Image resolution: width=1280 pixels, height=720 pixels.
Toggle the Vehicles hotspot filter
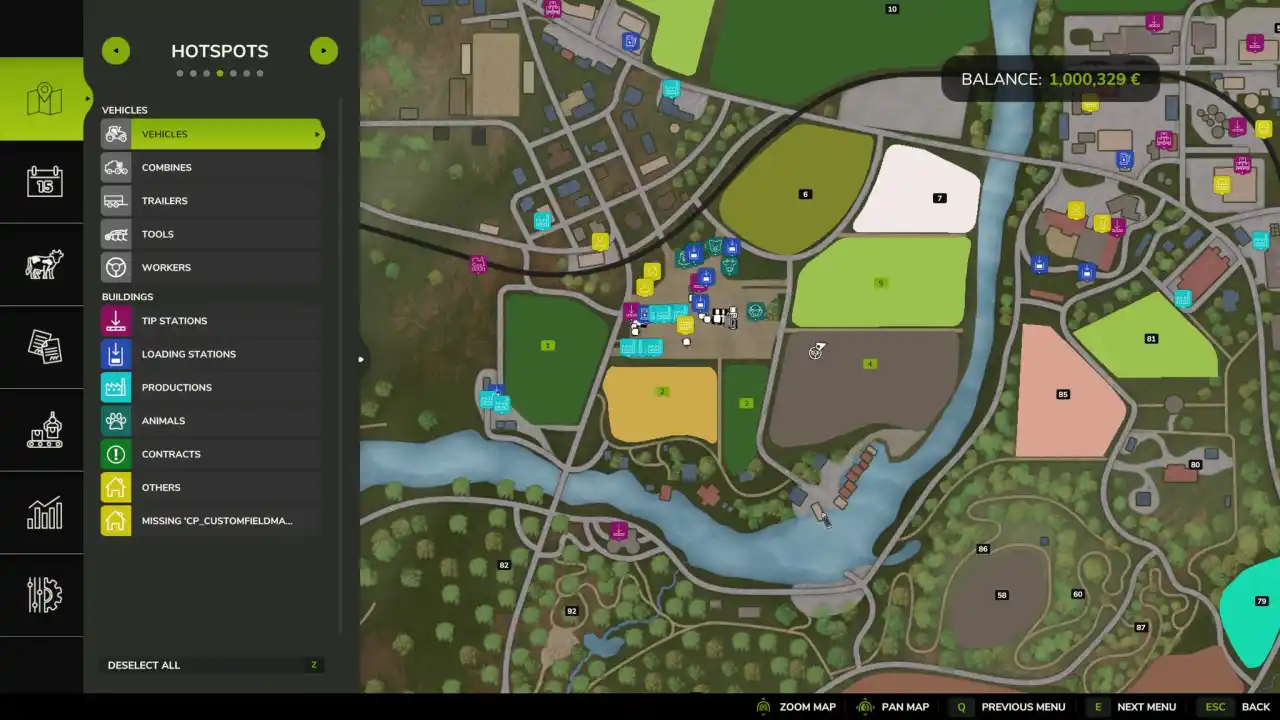(212, 134)
